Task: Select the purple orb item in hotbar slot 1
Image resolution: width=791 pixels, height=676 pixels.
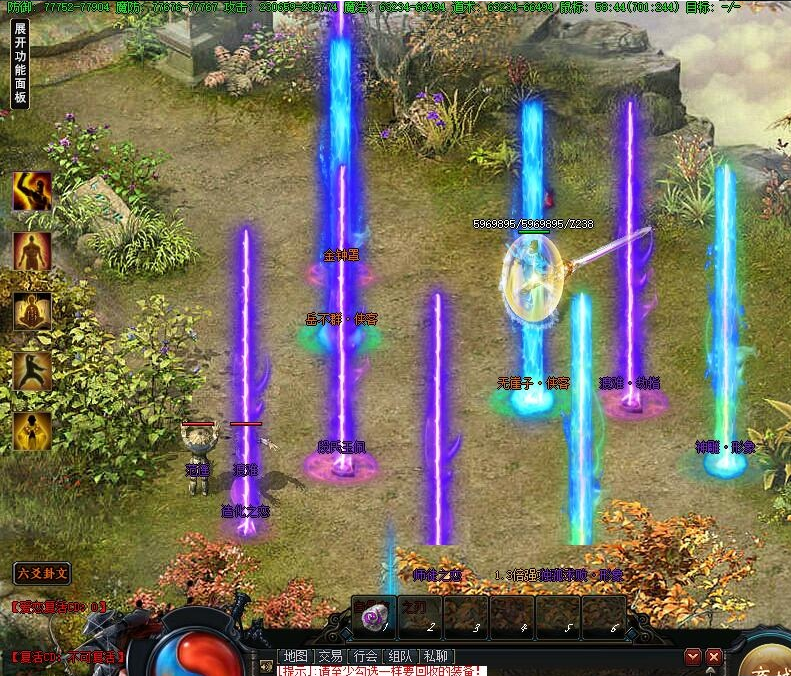Action: pyautogui.click(x=373, y=616)
